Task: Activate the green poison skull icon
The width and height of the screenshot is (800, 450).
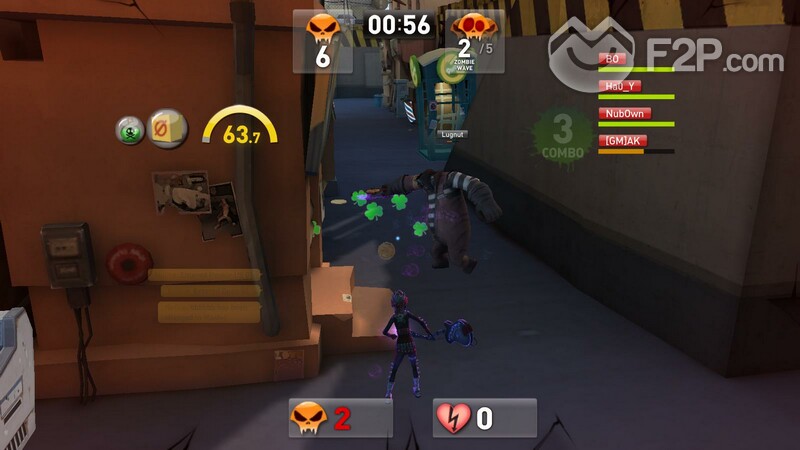Action: click(x=129, y=130)
